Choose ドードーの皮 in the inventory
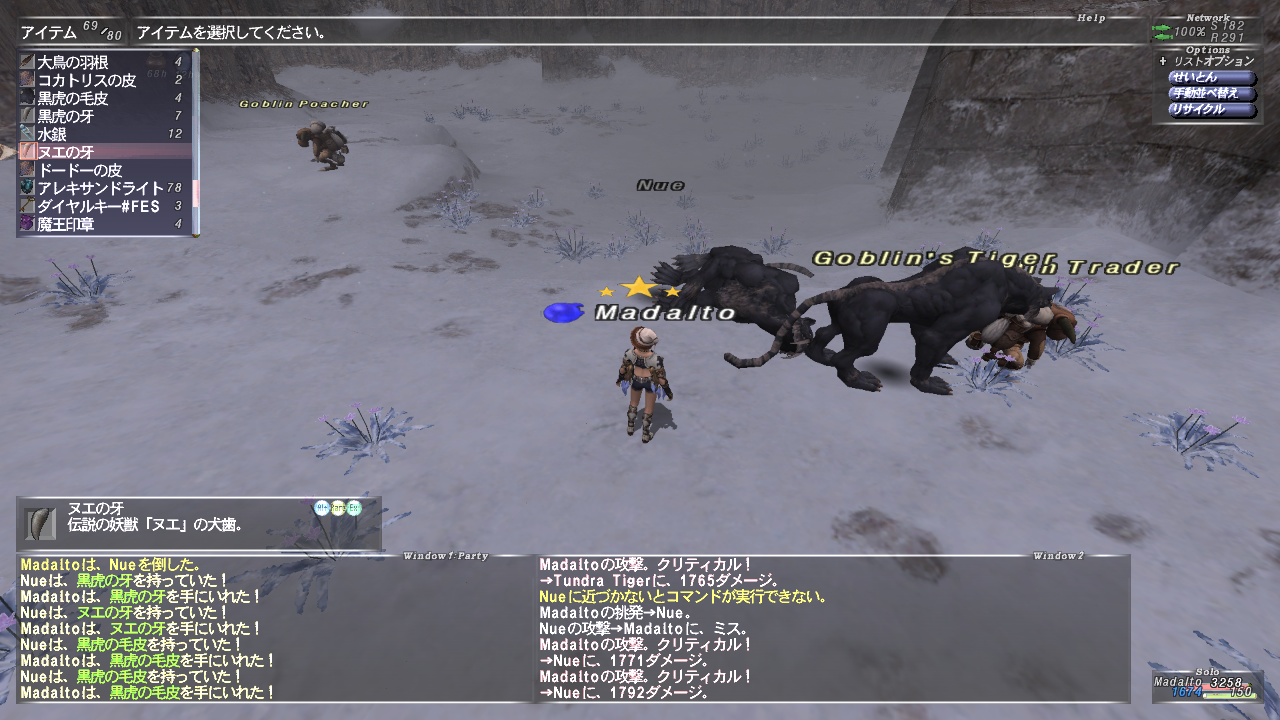Viewport: 1280px width, 720px height. coord(100,170)
